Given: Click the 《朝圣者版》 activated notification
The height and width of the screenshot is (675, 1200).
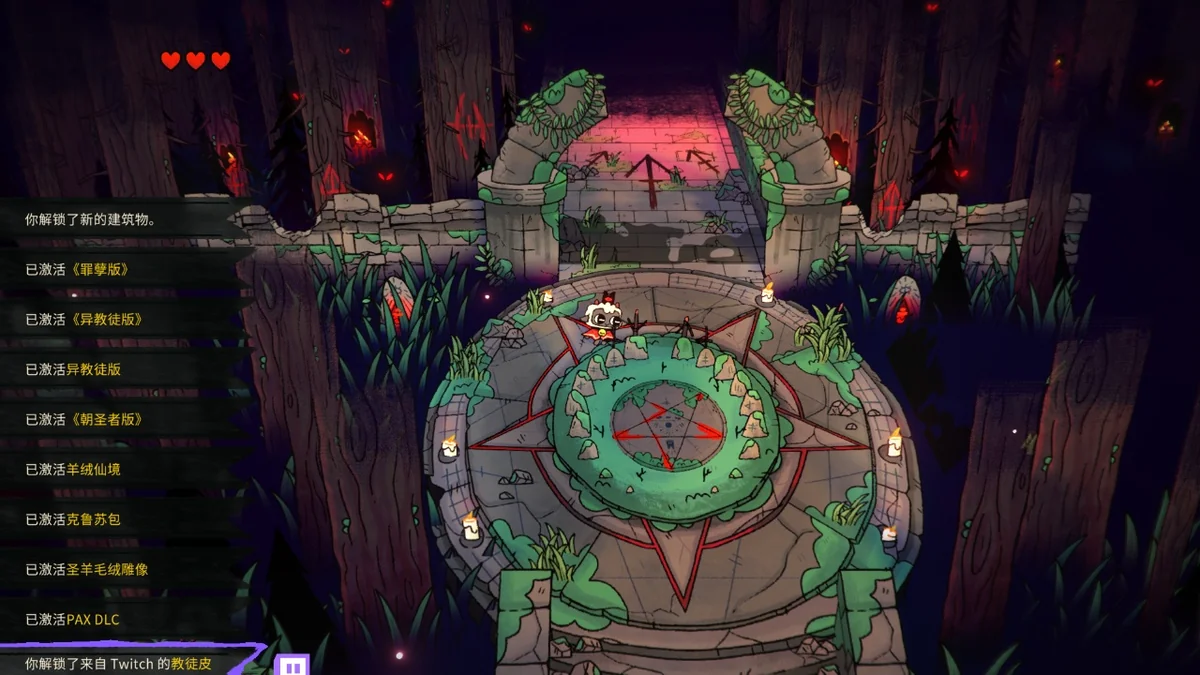Looking at the screenshot, I should [84, 419].
